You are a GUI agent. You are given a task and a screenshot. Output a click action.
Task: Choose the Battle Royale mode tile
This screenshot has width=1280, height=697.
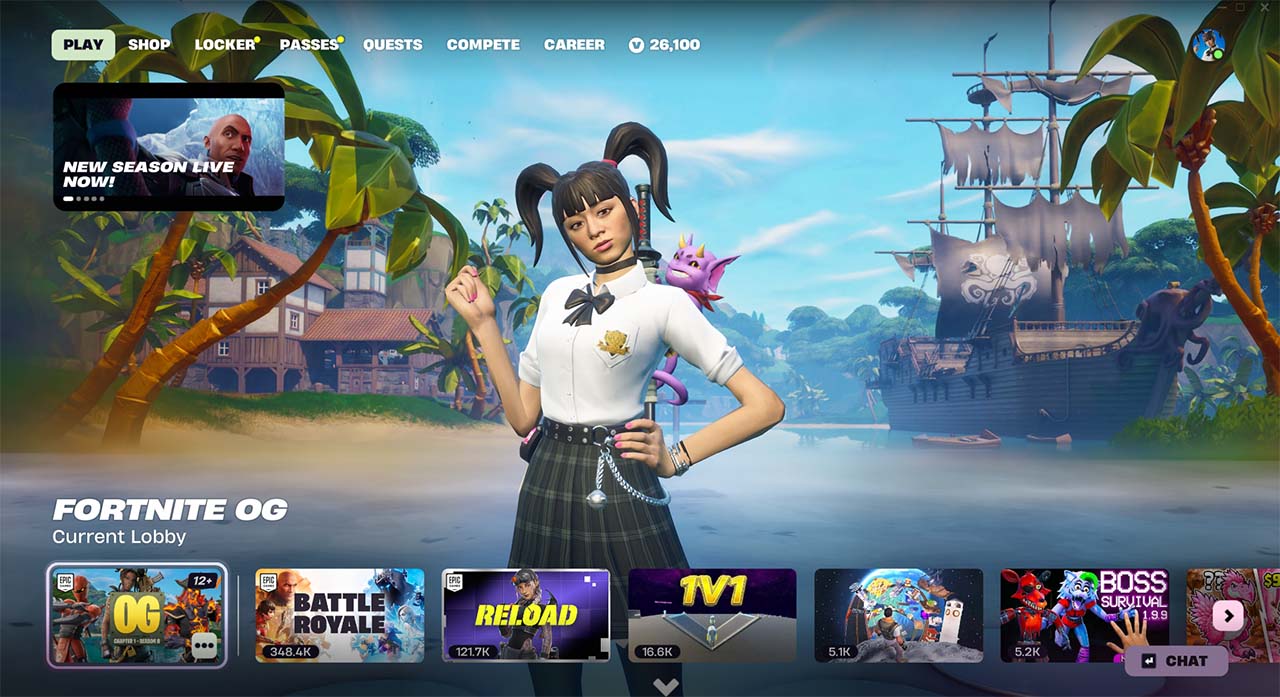(x=340, y=614)
